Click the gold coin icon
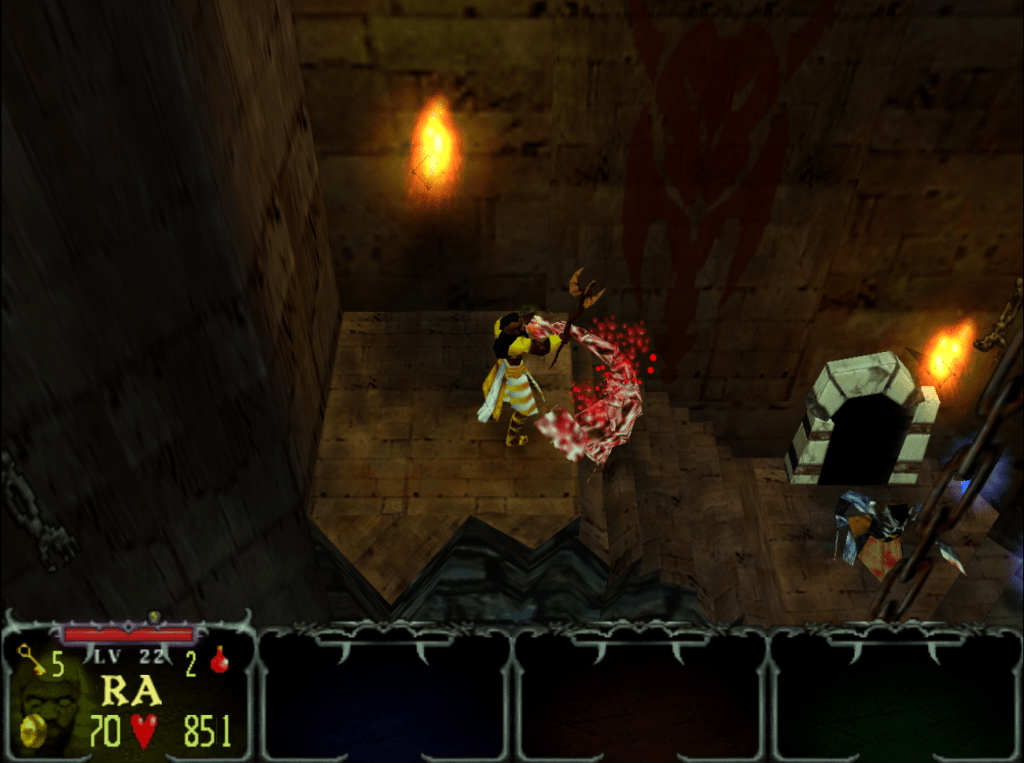The height and width of the screenshot is (763, 1024). (x=33, y=729)
